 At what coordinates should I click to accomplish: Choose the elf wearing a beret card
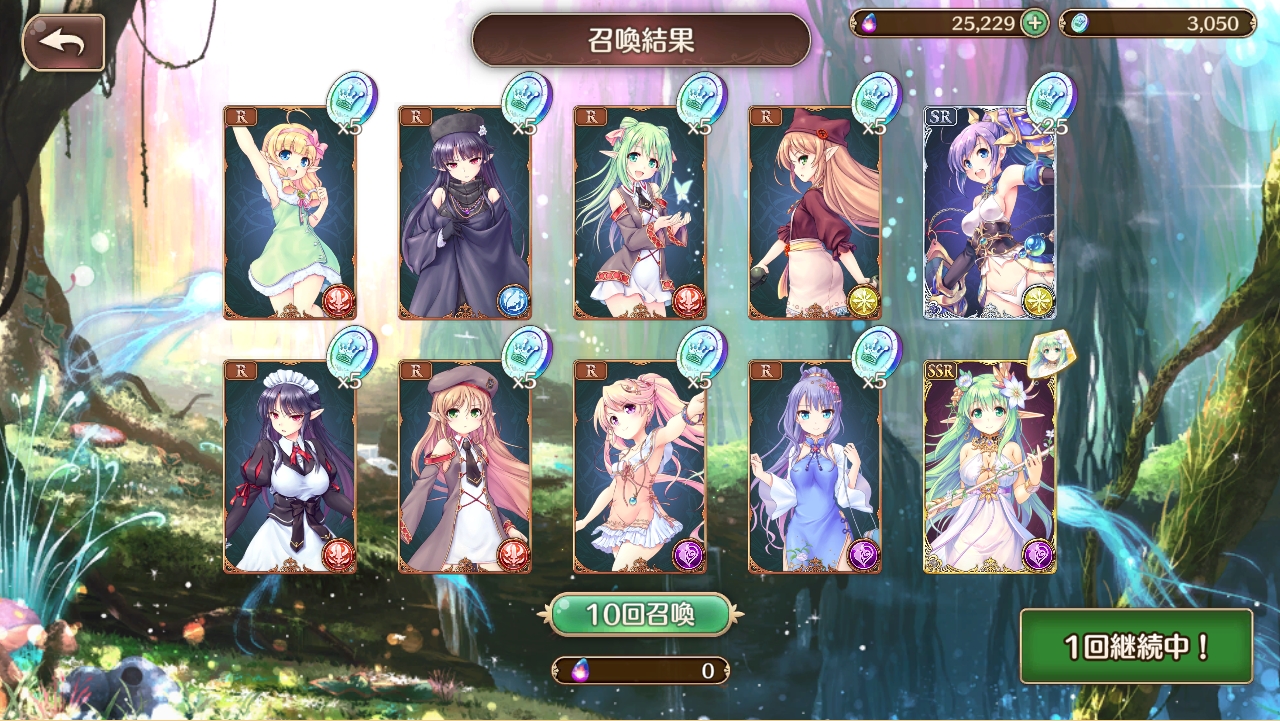pos(464,466)
